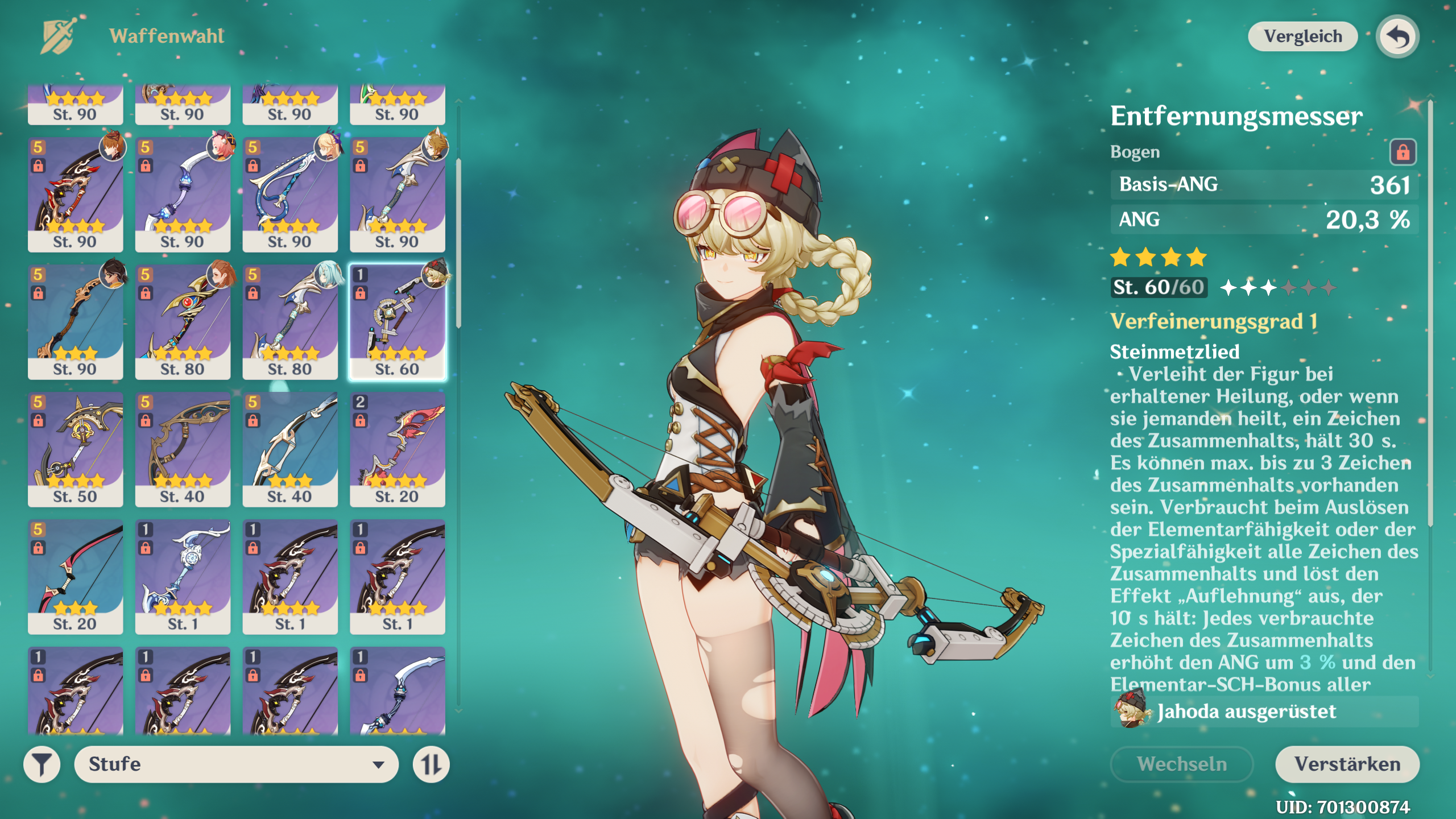
Task: Open the Stufe sort dropdown
Action: click(x=236, y=764)
